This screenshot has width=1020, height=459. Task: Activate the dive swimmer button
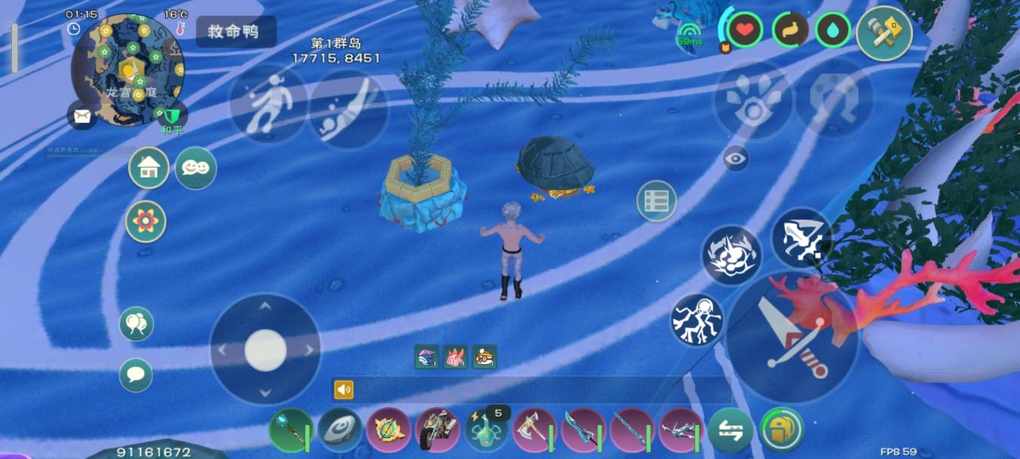click(x=347, y=108)
